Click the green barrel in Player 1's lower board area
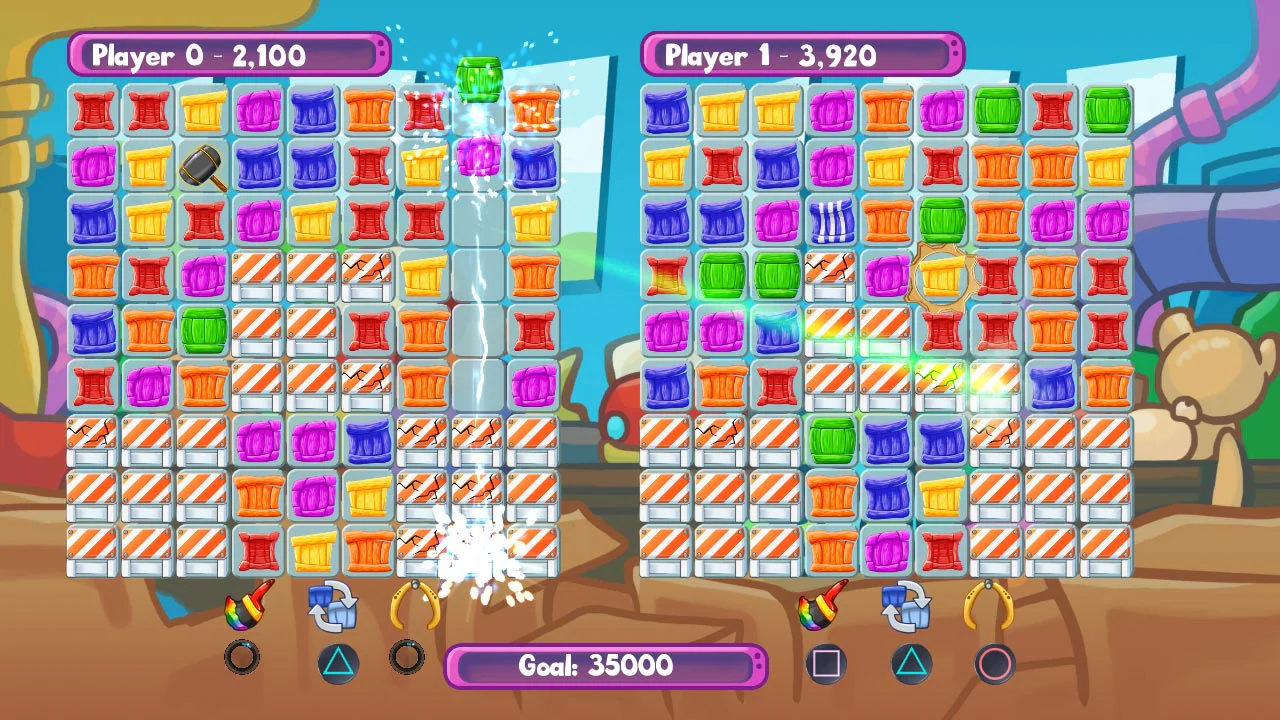Viewport: 1280px width, 720px height. tap(831, 441)
